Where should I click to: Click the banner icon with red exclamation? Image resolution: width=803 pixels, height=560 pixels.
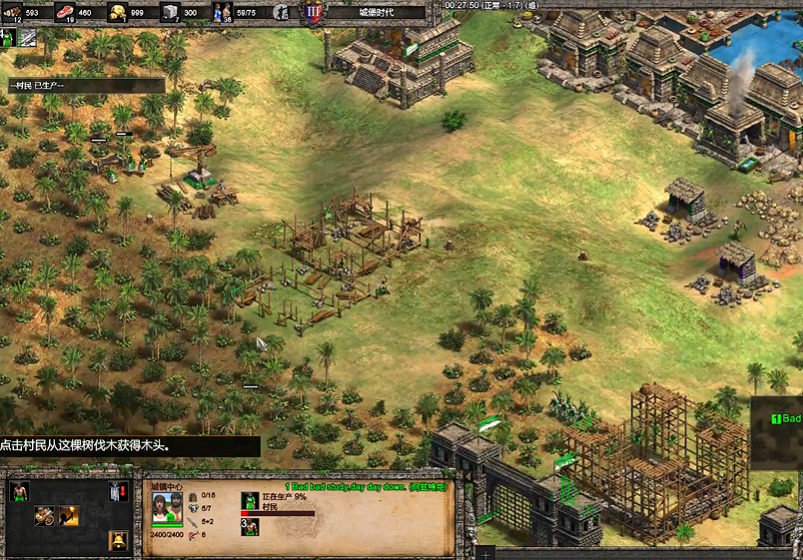[118, 492]
